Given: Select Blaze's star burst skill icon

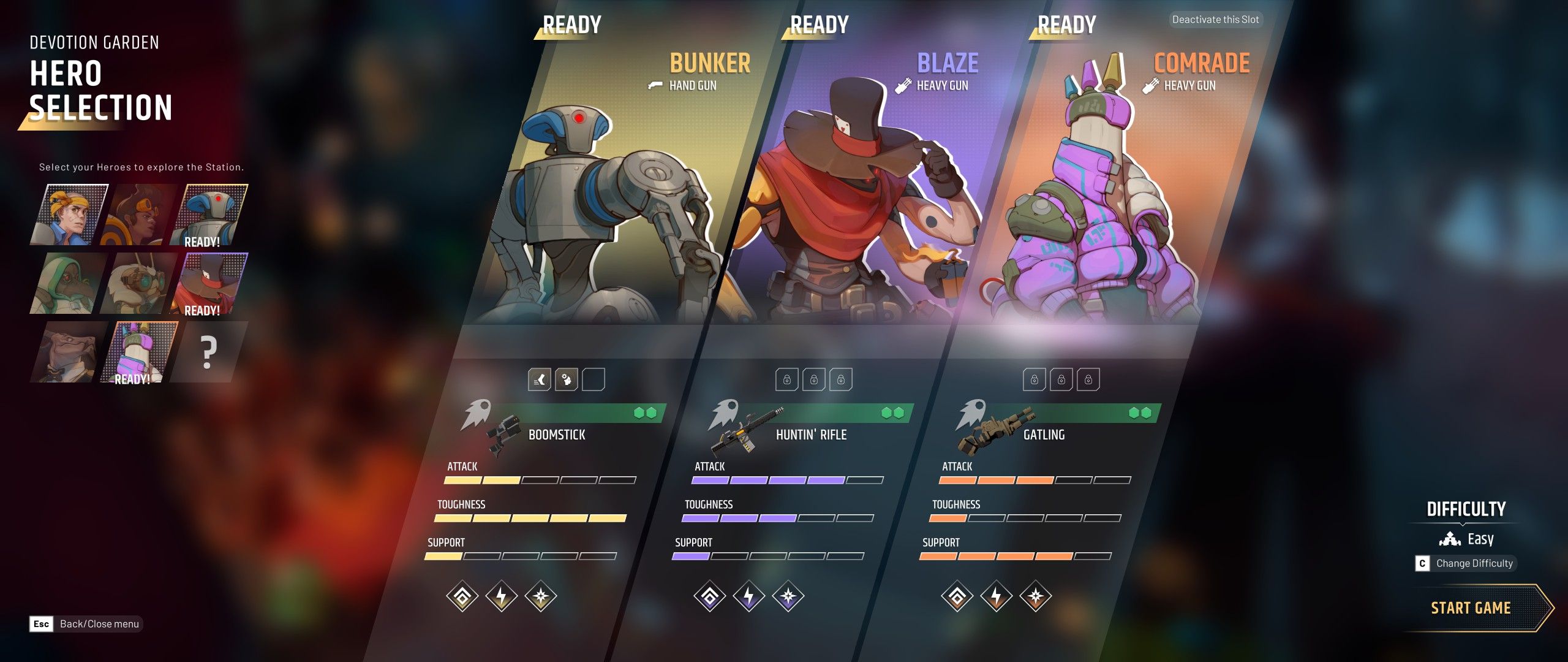Looking at the screenshot, I should [x=788, y=596].
